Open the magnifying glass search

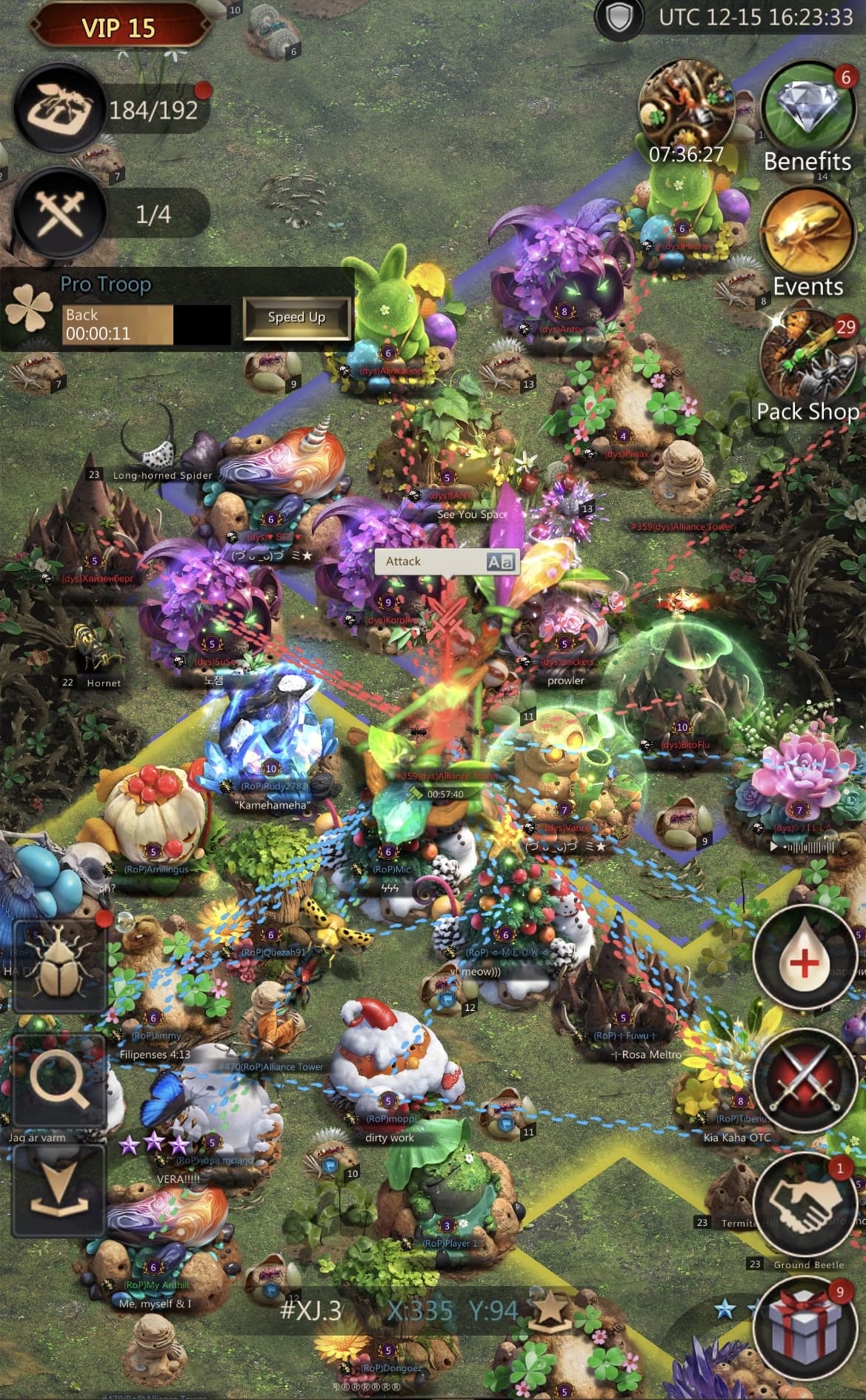pyautogui.click(x=59, y=1082)
